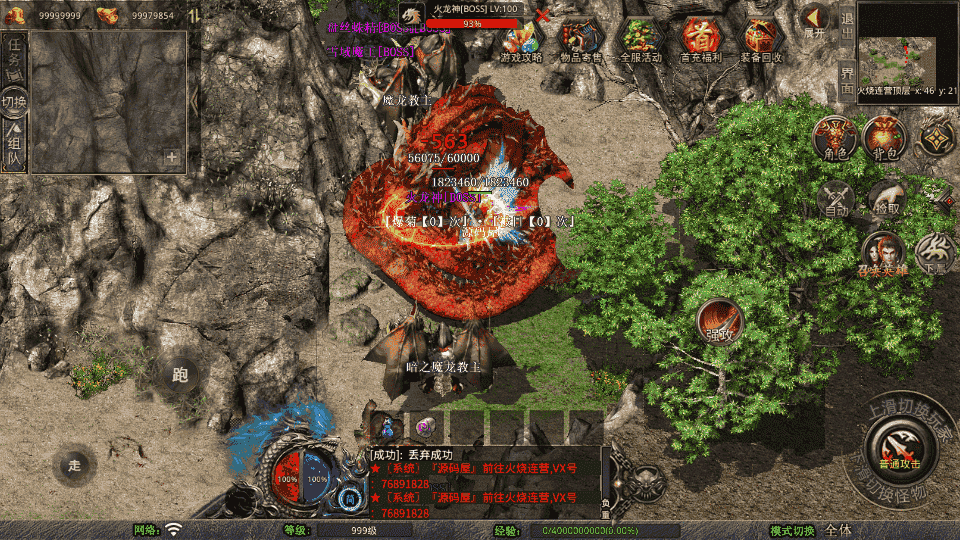Open the 游戏攻略 game guide icon
960x540 pixels.
click(x=521, y=41)
